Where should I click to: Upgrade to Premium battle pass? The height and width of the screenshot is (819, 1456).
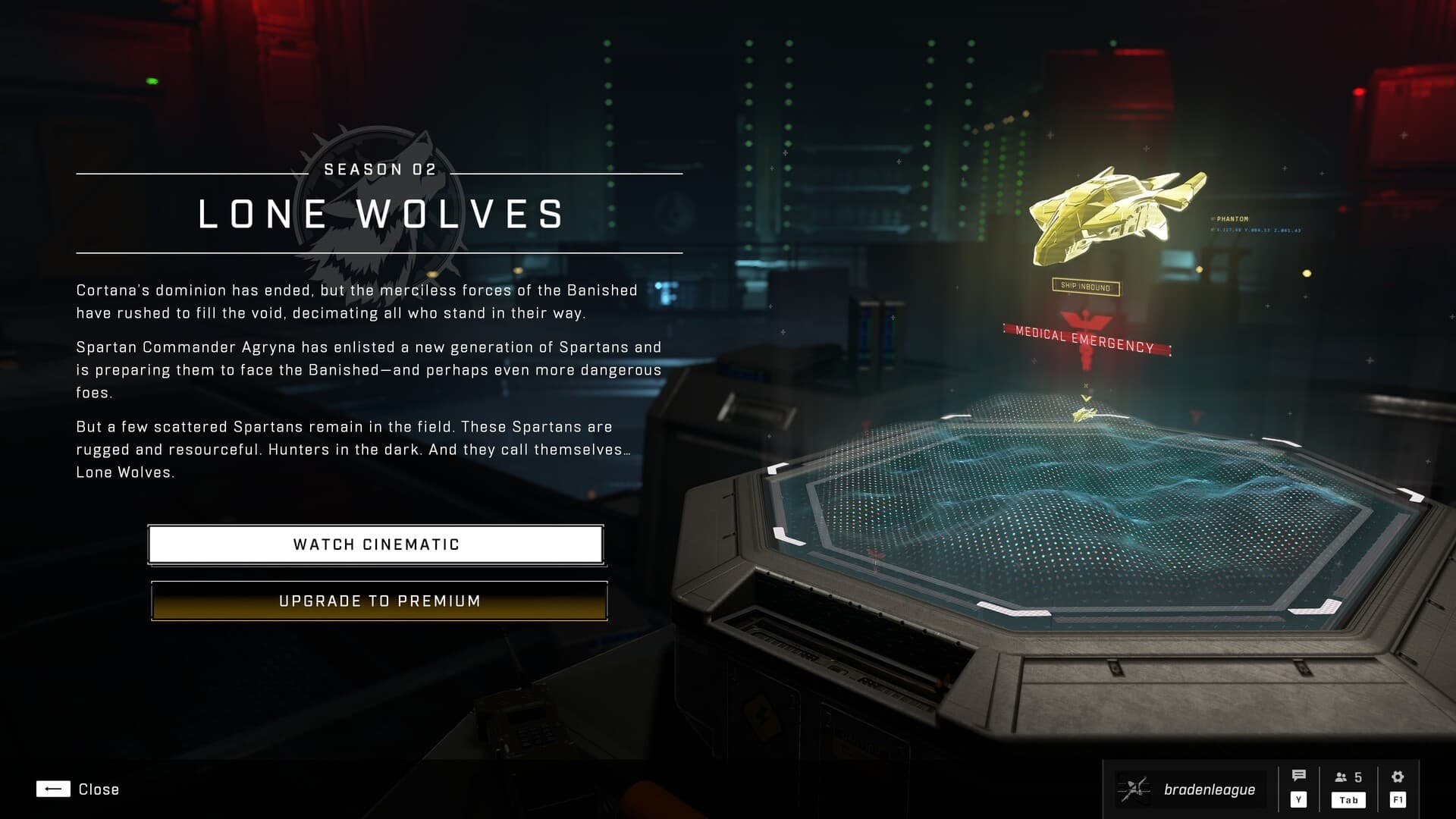point(379,601)
